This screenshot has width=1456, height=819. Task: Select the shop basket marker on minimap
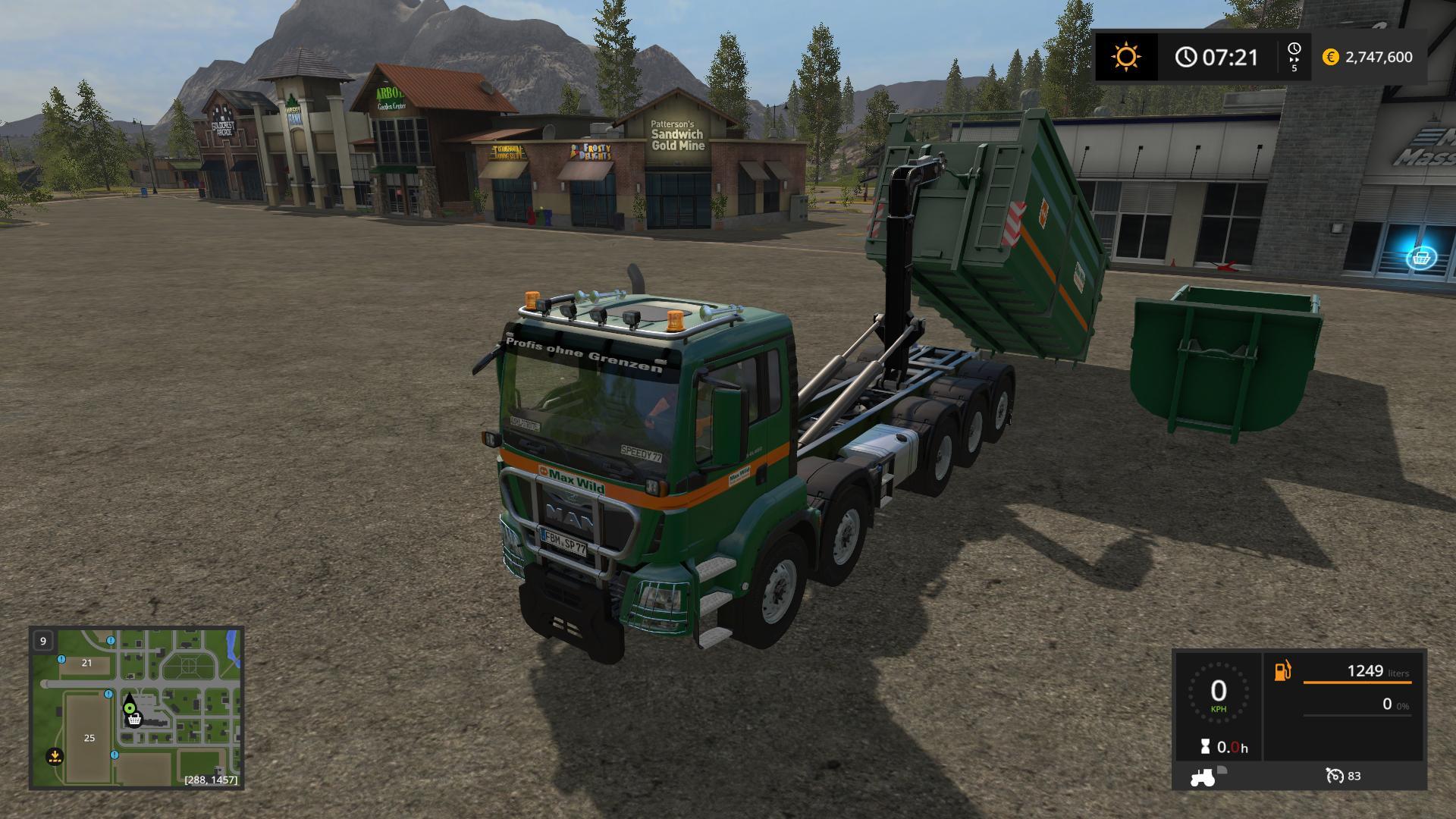134,719
